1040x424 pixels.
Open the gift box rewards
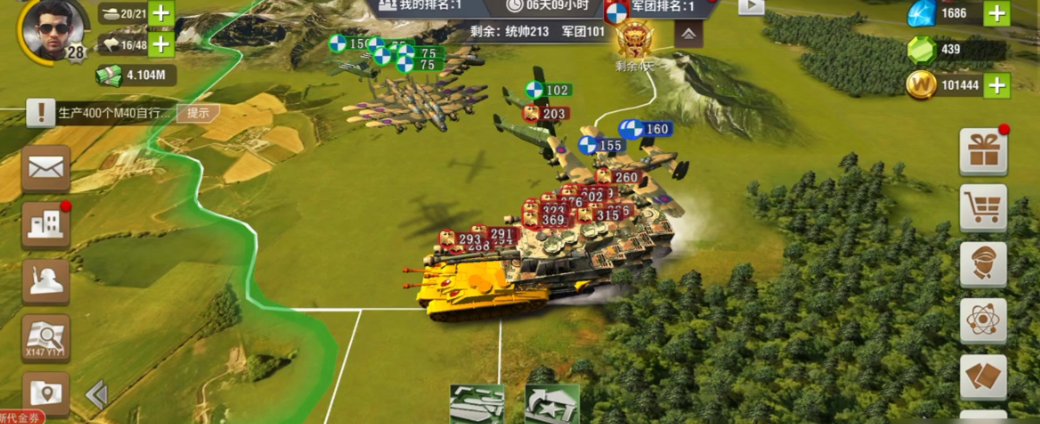click(x=983, y=152)
